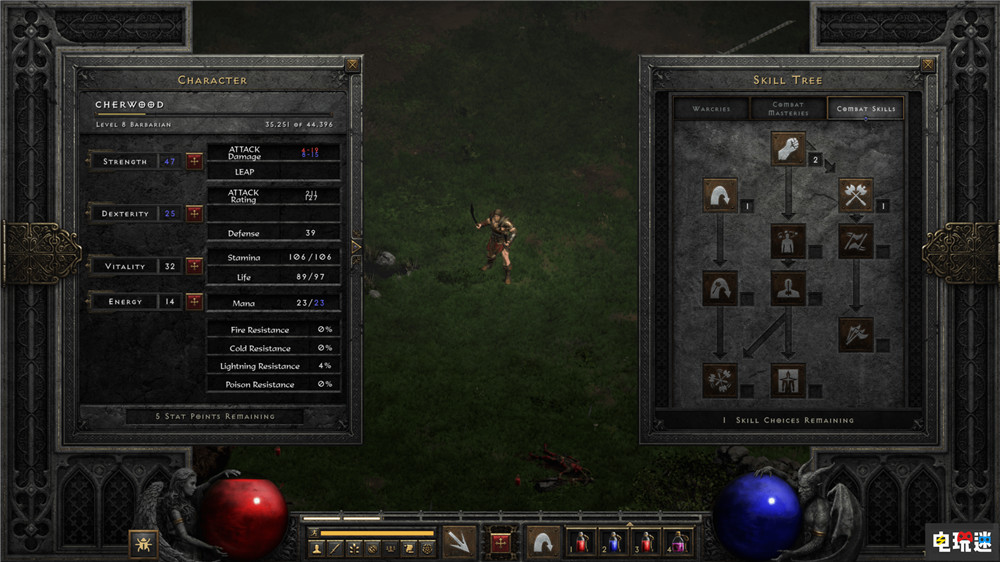Put a skill point into Bash
Viewport: 1000px width, 562px height.
[788, 147]
